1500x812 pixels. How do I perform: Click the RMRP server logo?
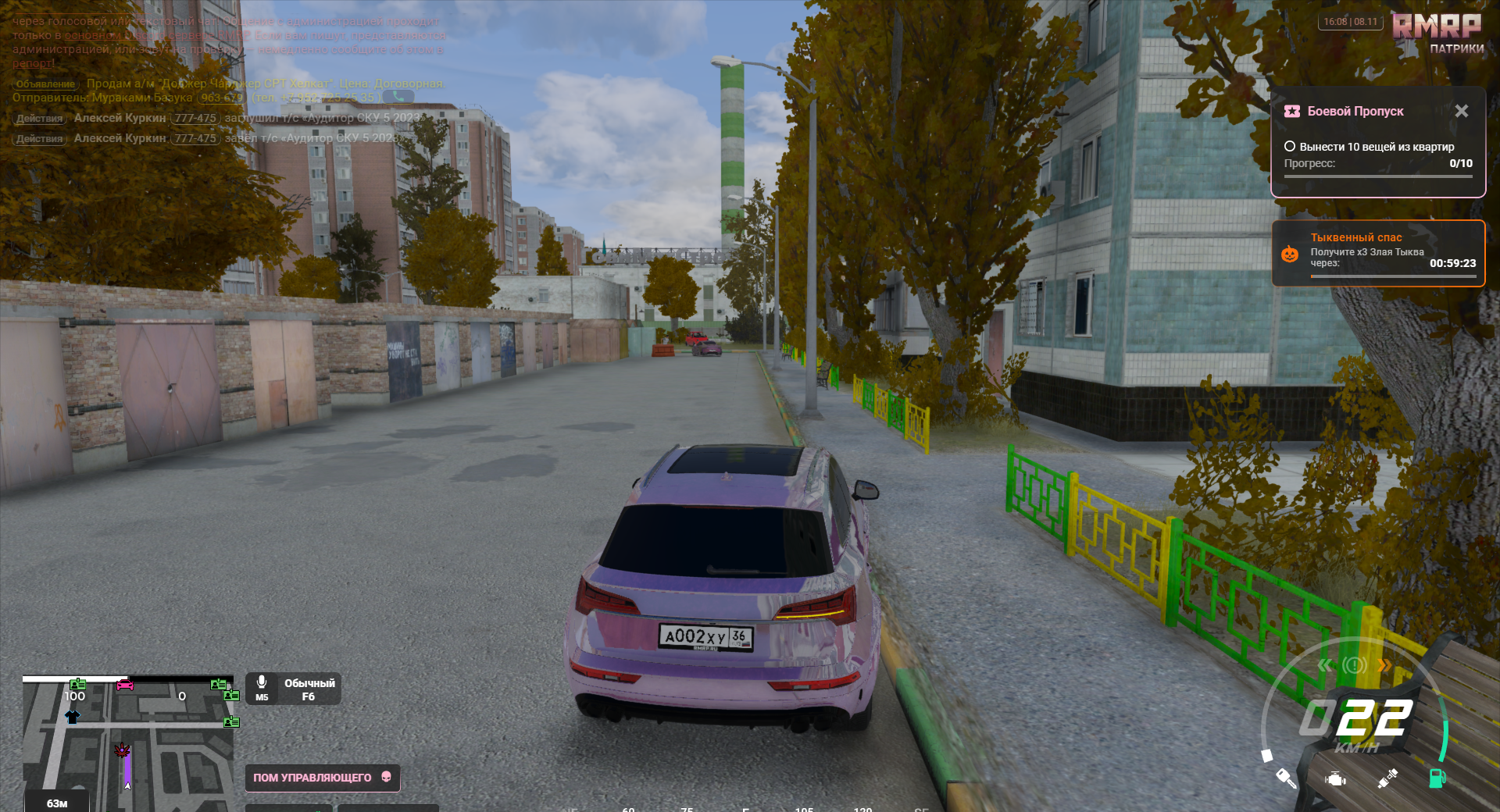(x=1437, y=27)
